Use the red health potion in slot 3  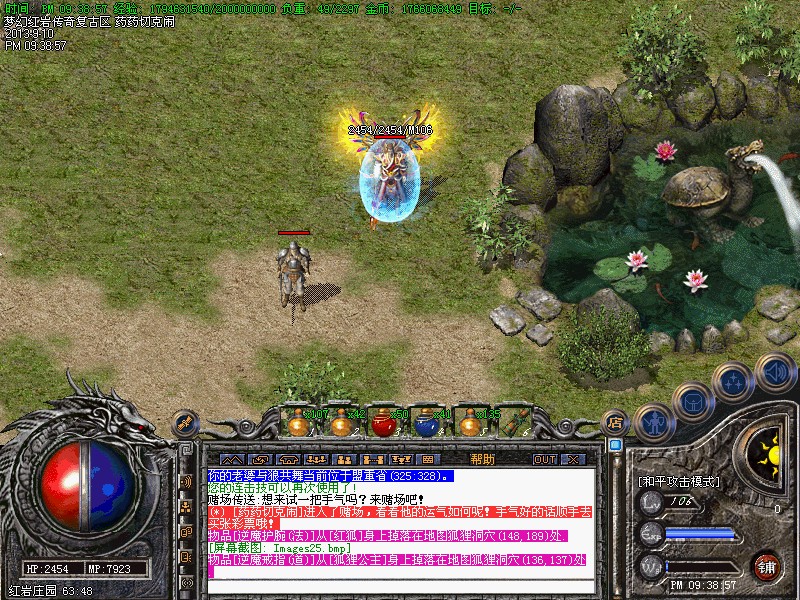(383, 423)
